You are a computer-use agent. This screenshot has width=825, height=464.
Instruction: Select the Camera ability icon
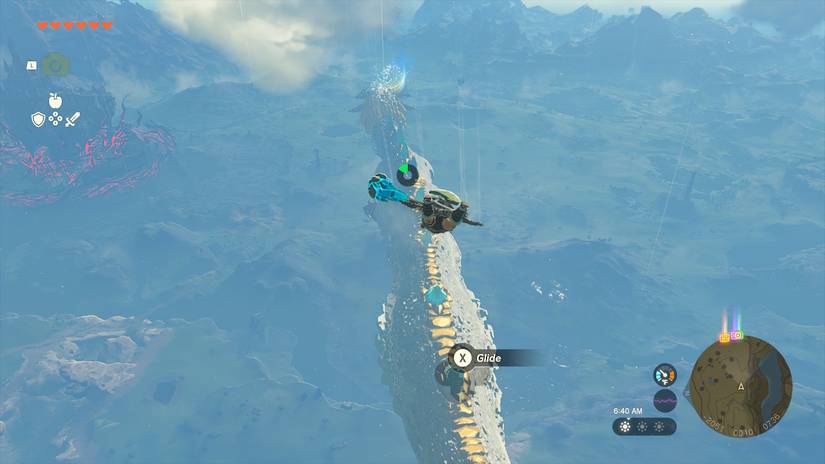tap(56, 65)
